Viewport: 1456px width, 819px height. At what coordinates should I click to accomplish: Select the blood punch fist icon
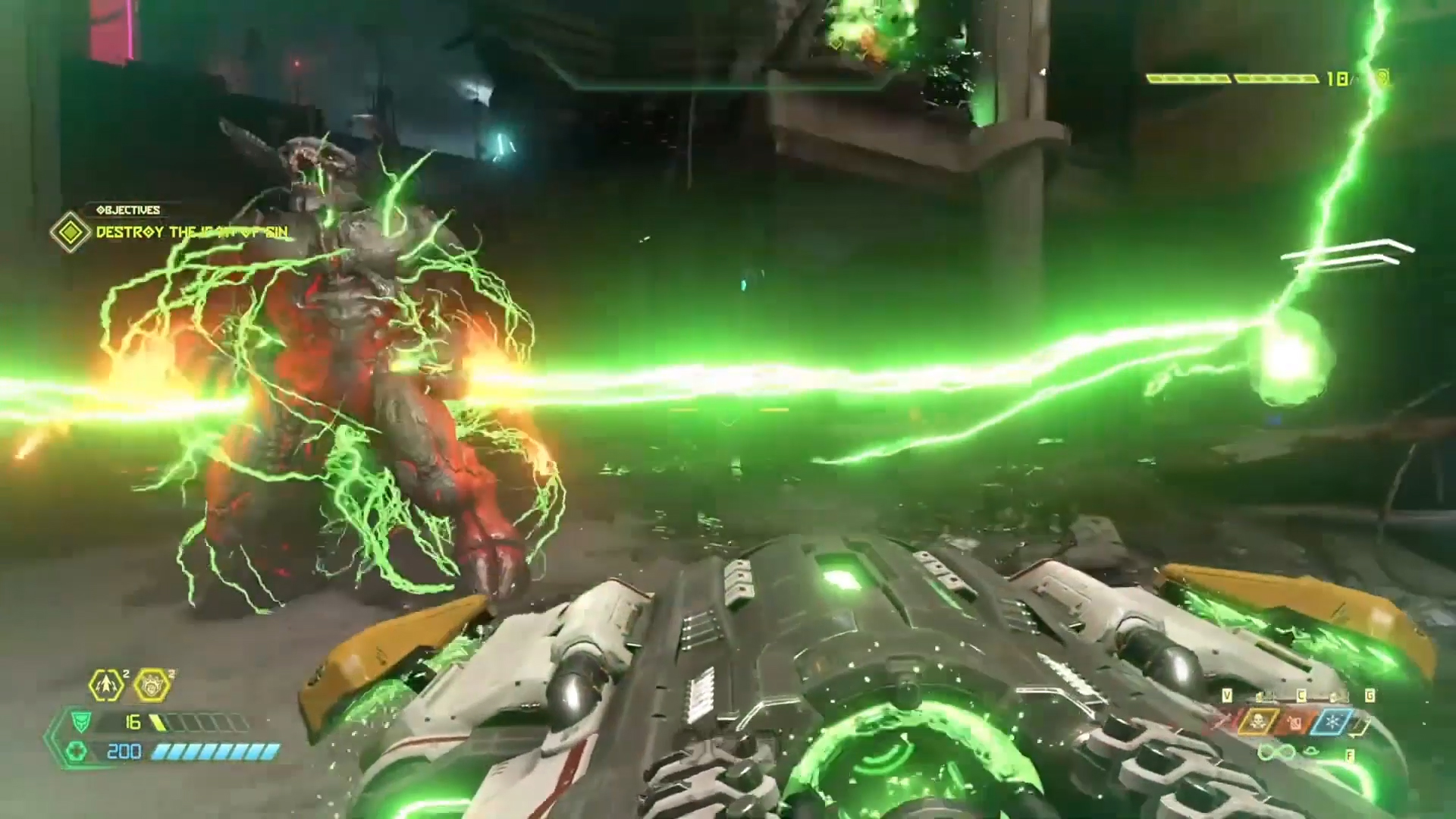pyautogui.click(x=152, y=686)
